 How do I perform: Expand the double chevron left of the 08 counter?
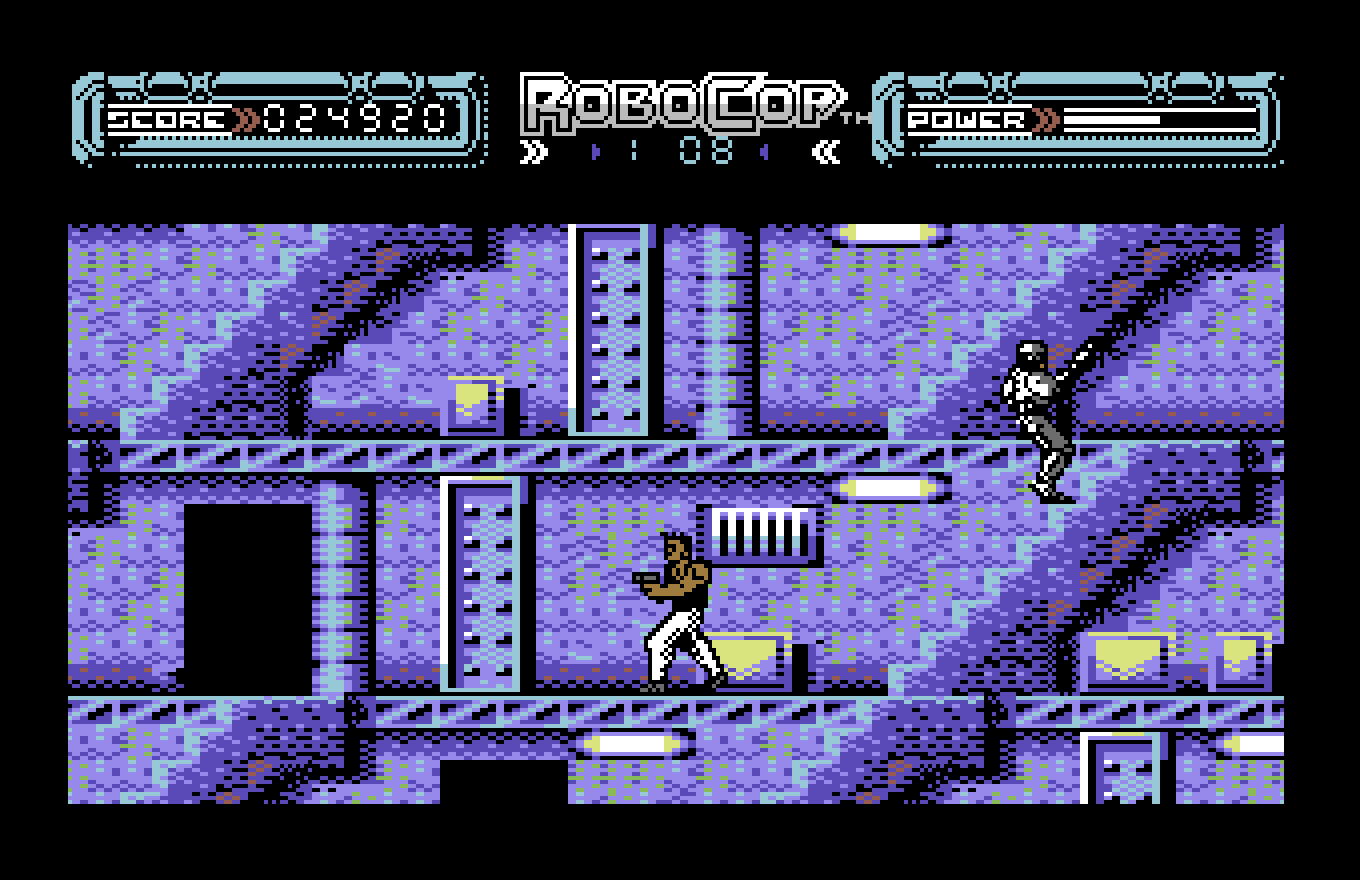[535, 152]
